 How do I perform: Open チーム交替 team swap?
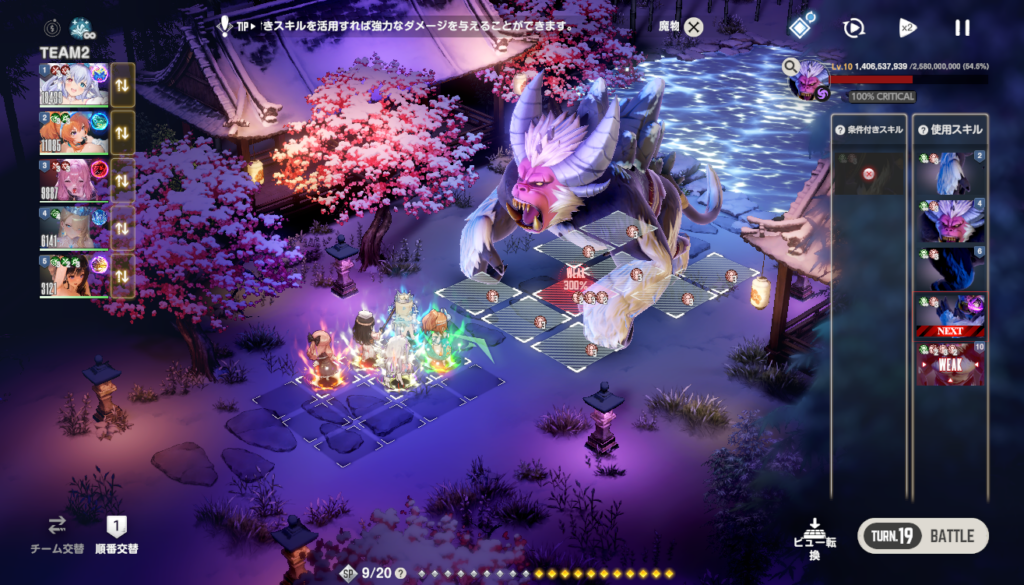tap(56, 535)
